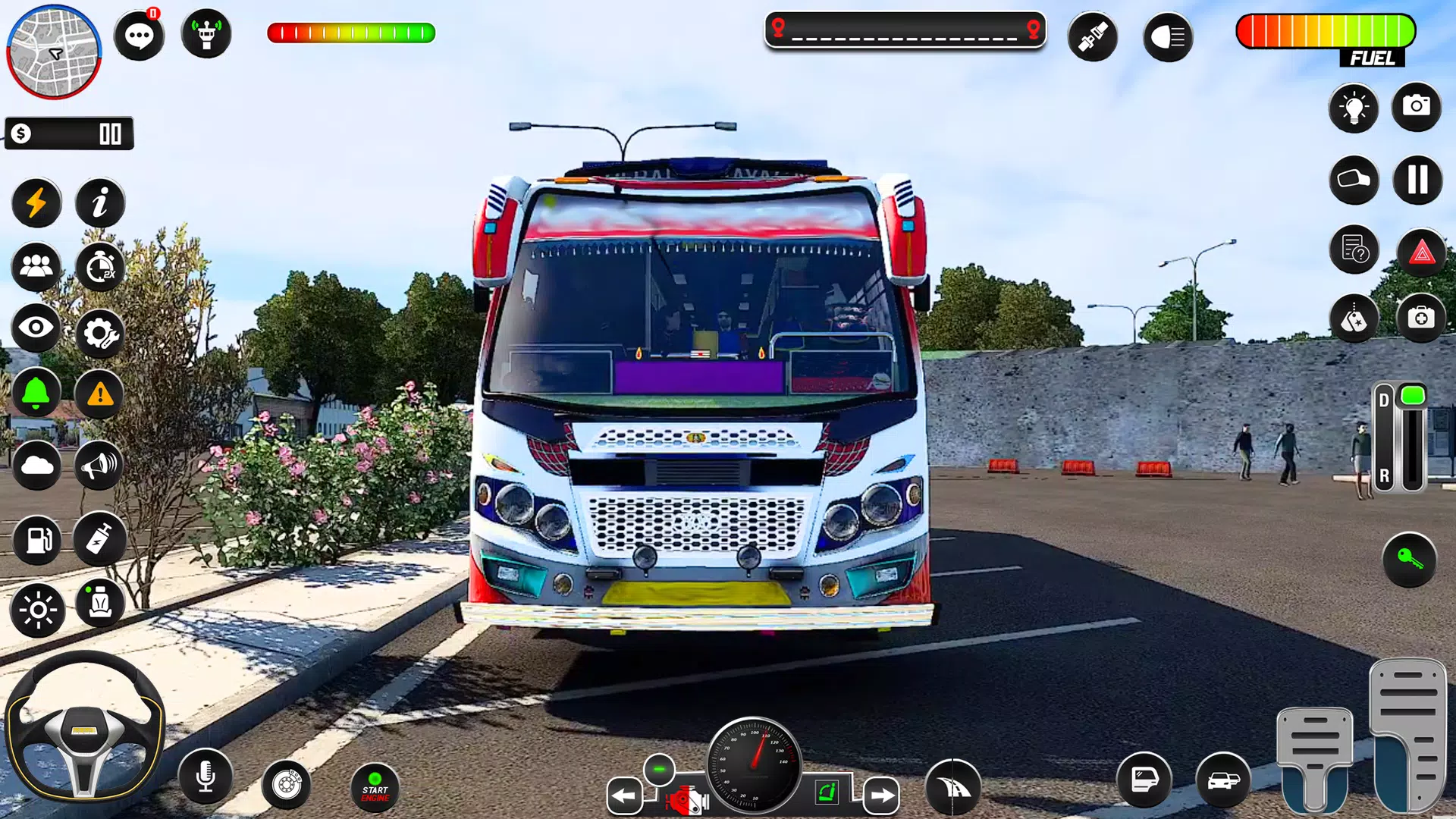Toggle the windshield wiper button
1456x819 pixels.
(x=952, y=788)
